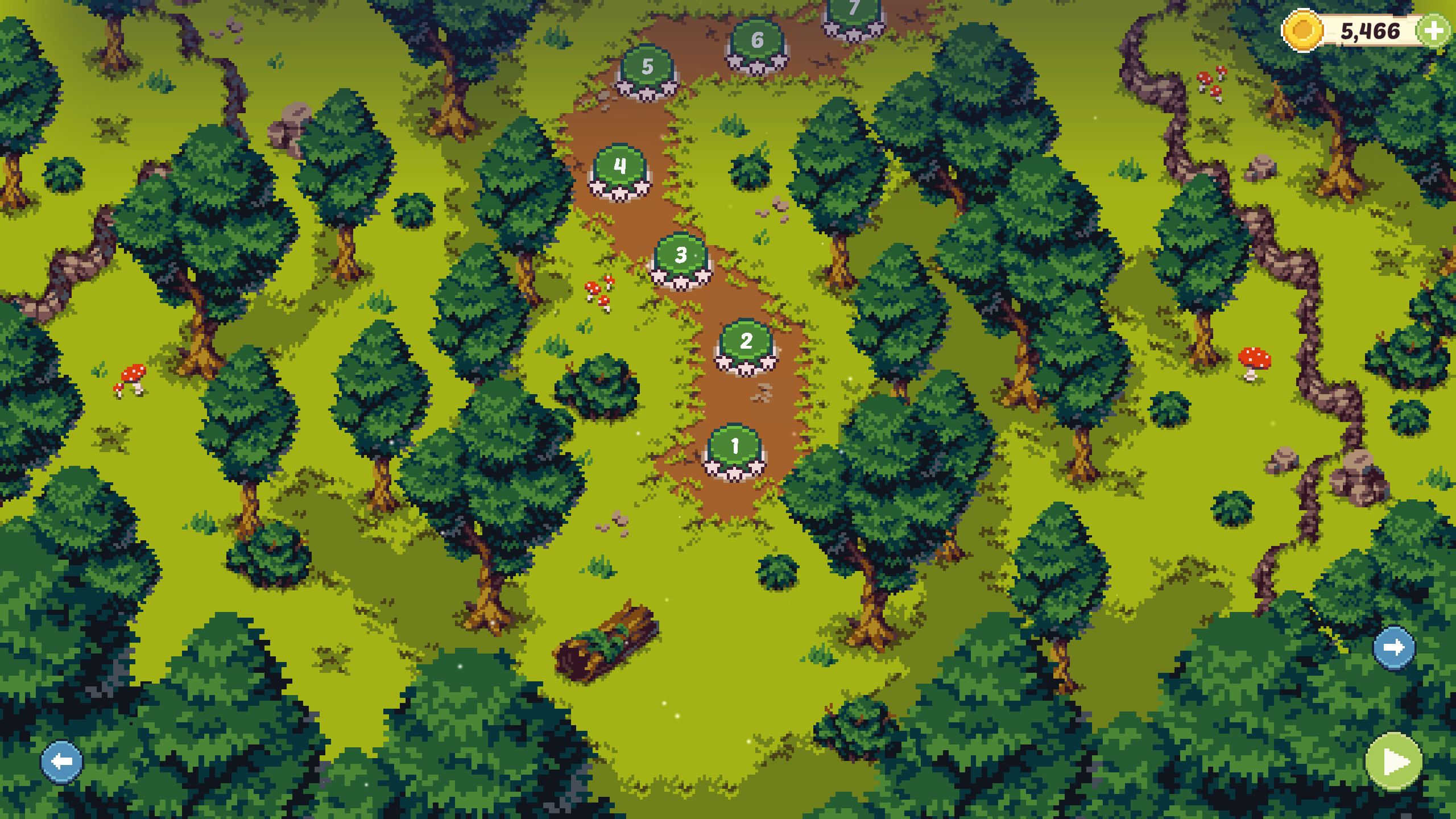Open level 6 near the top

[x=756, y=40]
